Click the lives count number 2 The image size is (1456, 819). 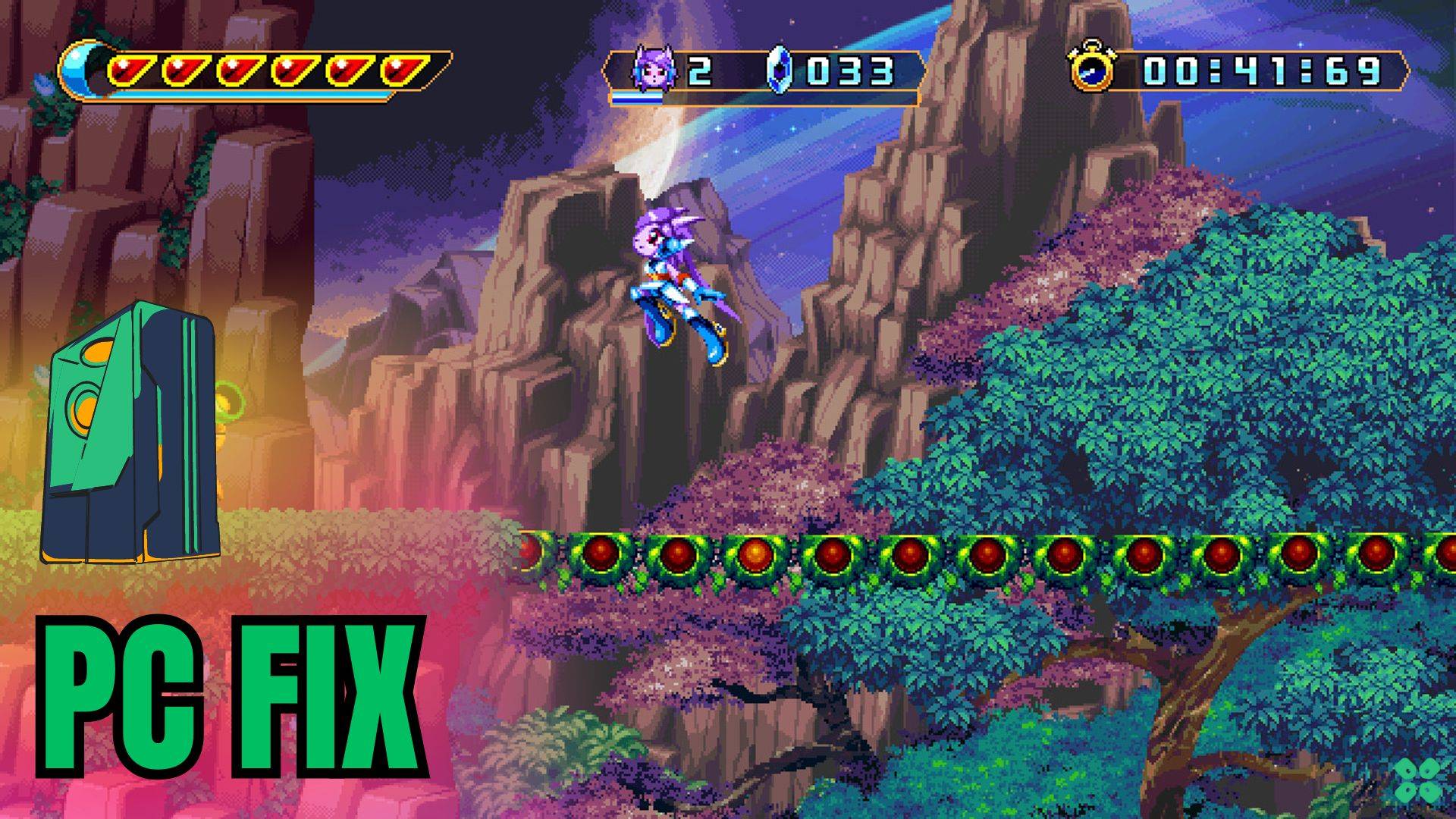[x=701, y=70]
